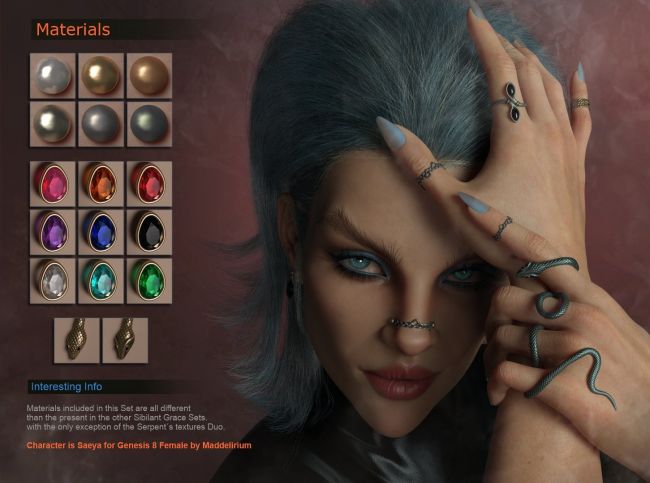The height and width of the screenshot is (483, 650).
Task: Pick the blue sapphire gem swatch
Action: (101, 232)
